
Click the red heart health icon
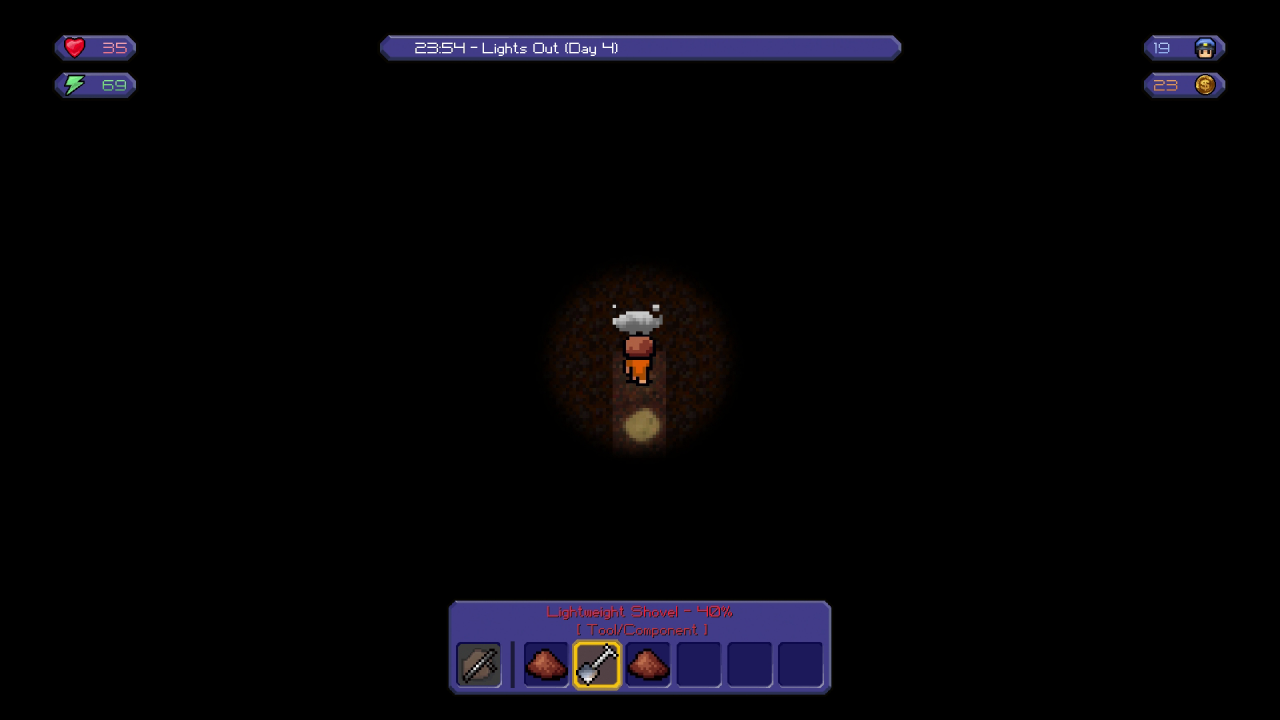73,47
